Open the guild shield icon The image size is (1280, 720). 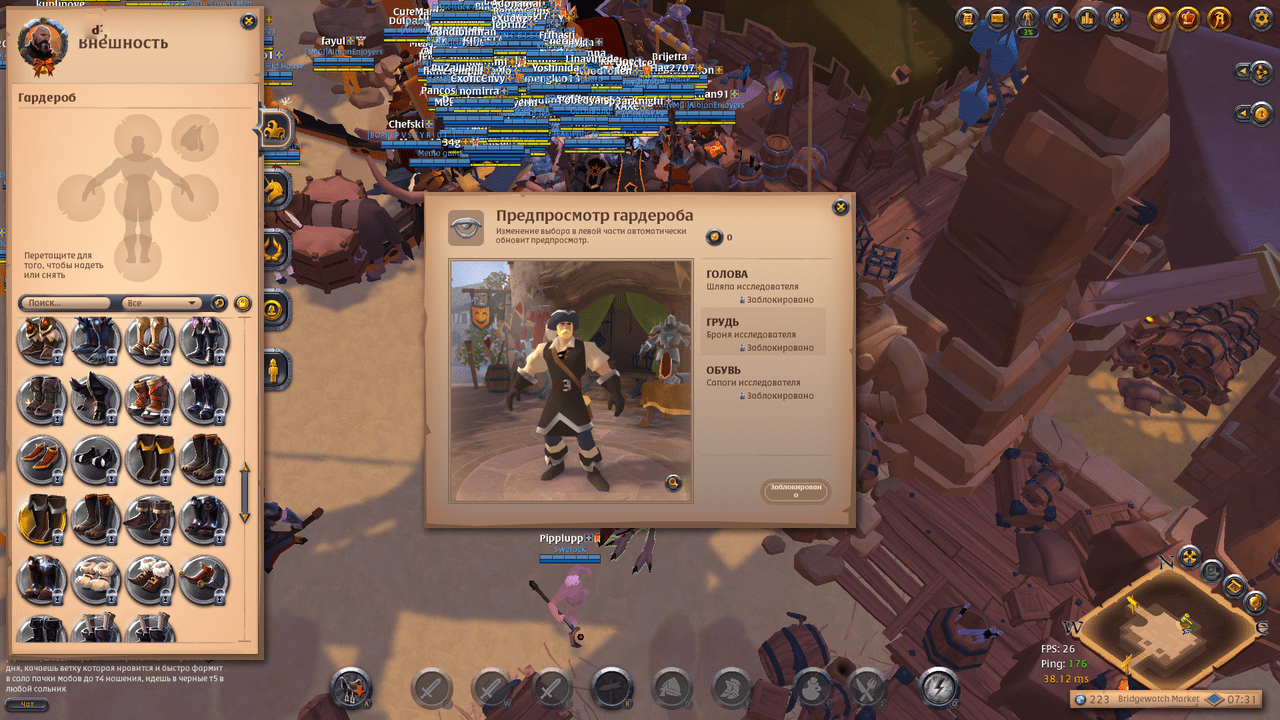[1057, 18]
